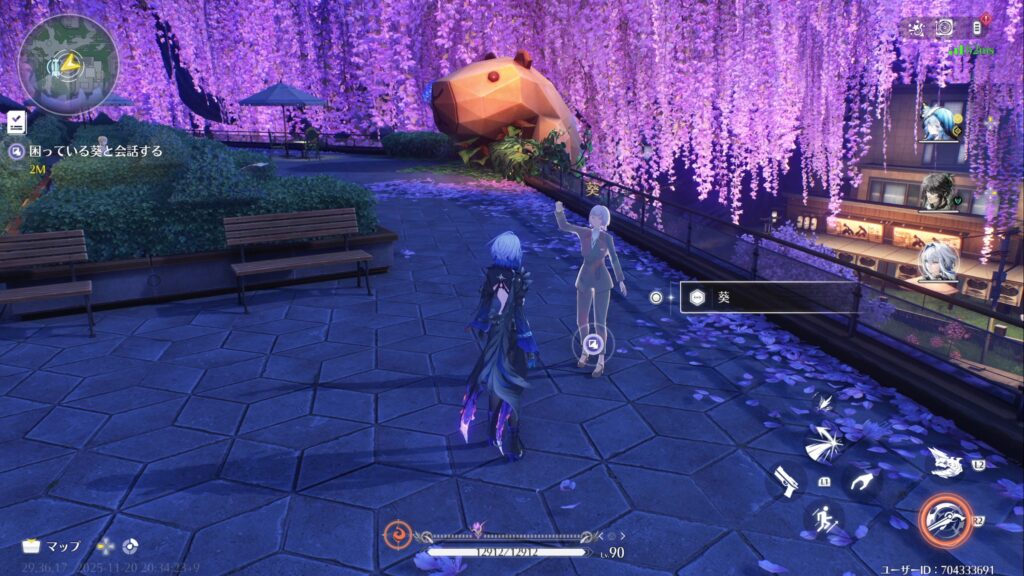The image size is (1024, 576).
Task: Click the sparkle icon in the top bar
Action: pyautogui.click(x=915, y=28)
